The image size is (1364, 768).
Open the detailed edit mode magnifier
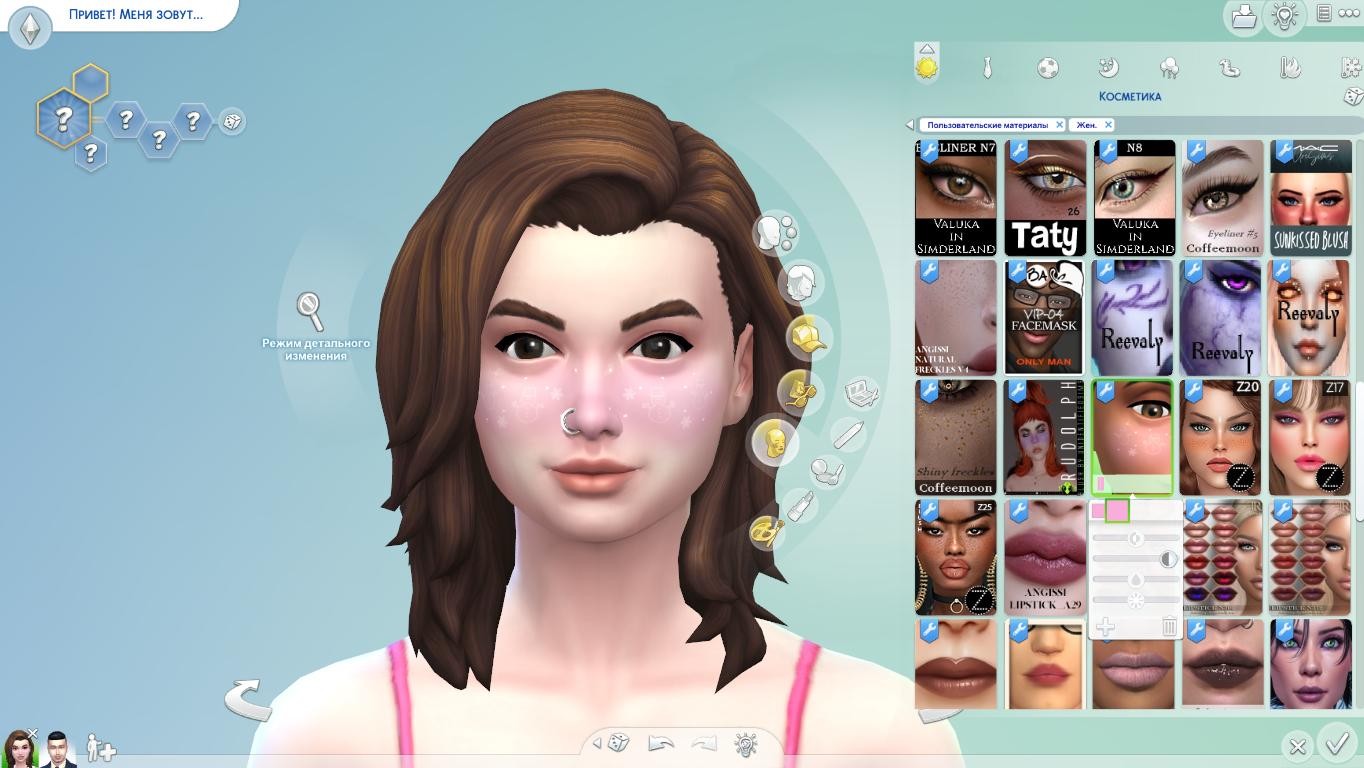tap(310, 311)
